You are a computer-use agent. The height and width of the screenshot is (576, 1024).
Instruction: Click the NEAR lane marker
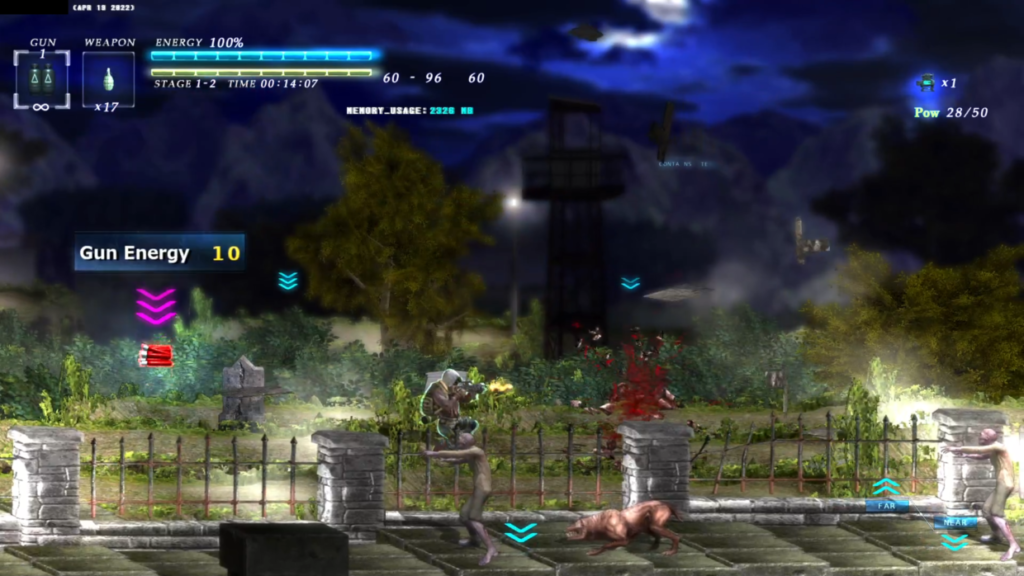point(954,522)
